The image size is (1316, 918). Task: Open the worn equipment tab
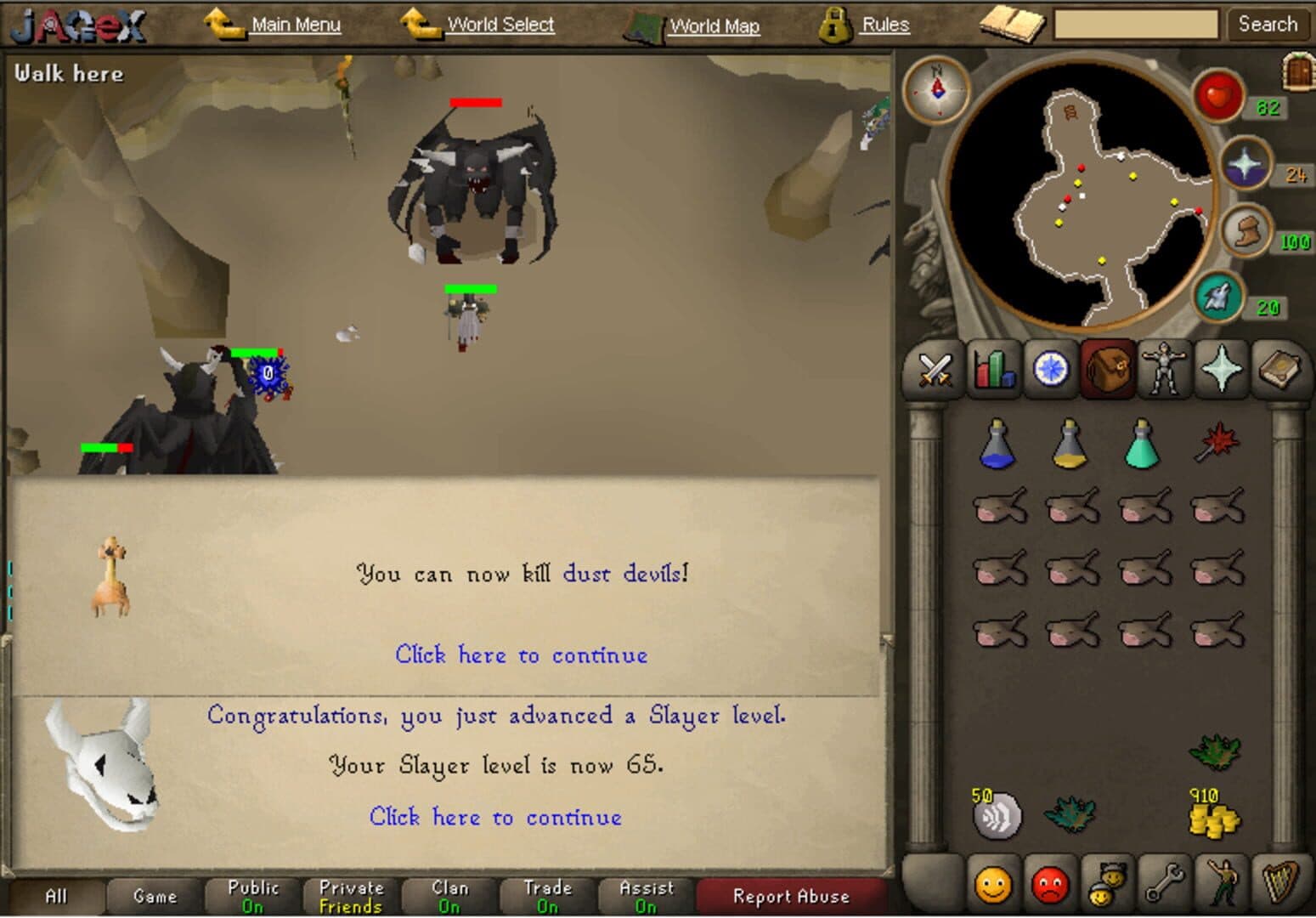[1165, 371]
